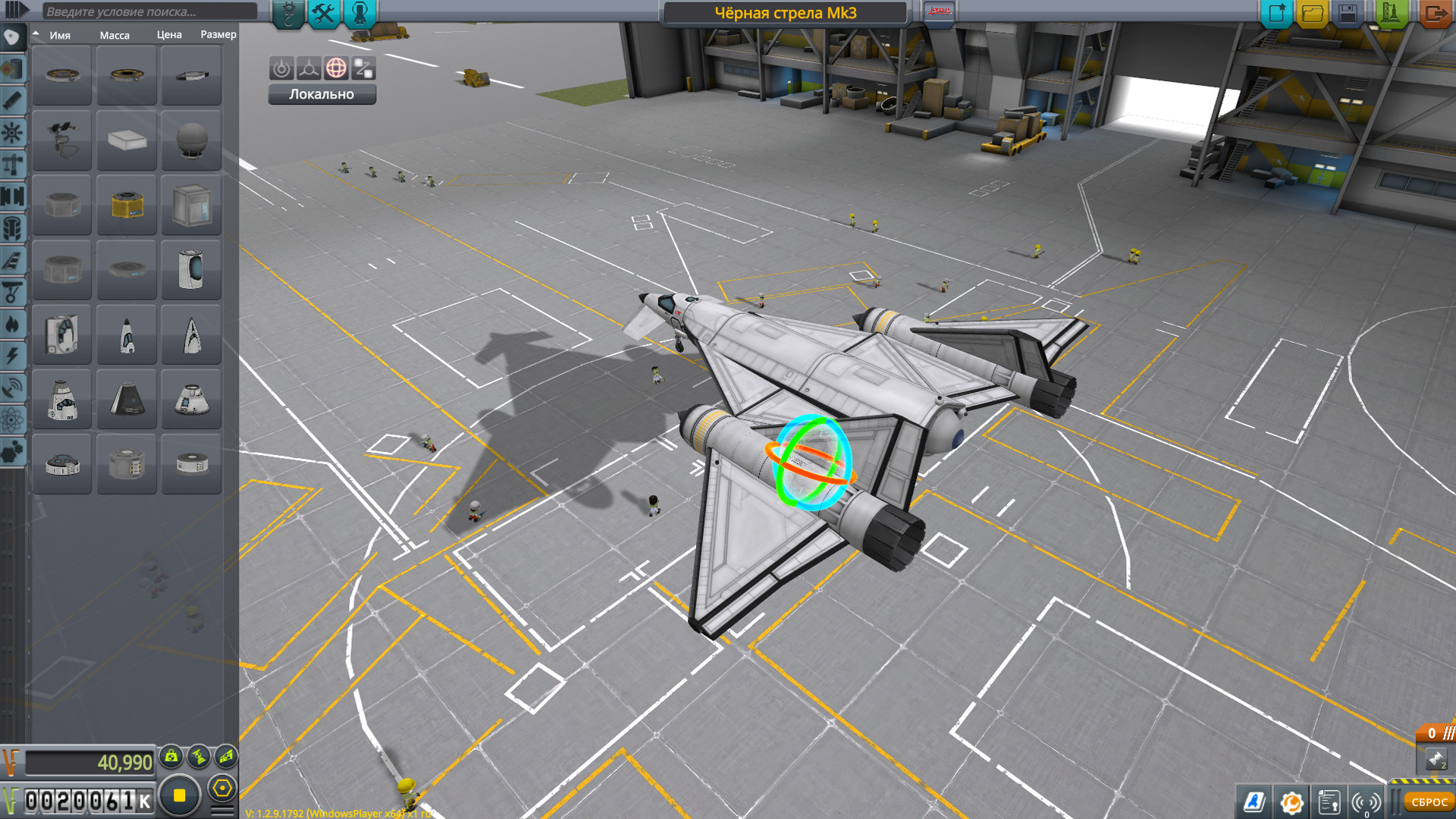Launch the craft with the green button

click(x=1390, y=13)
